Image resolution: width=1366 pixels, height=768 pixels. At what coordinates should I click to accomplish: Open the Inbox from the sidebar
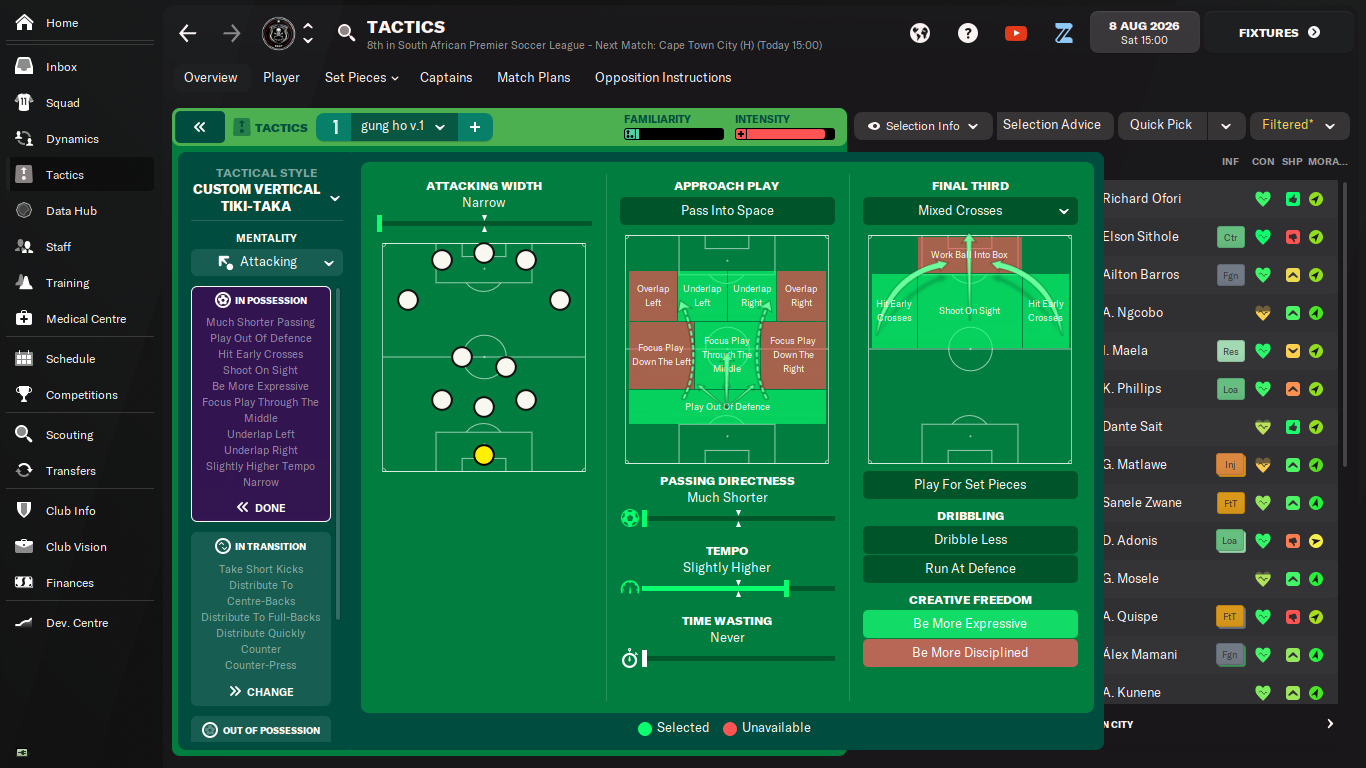[x=61, y=67]
